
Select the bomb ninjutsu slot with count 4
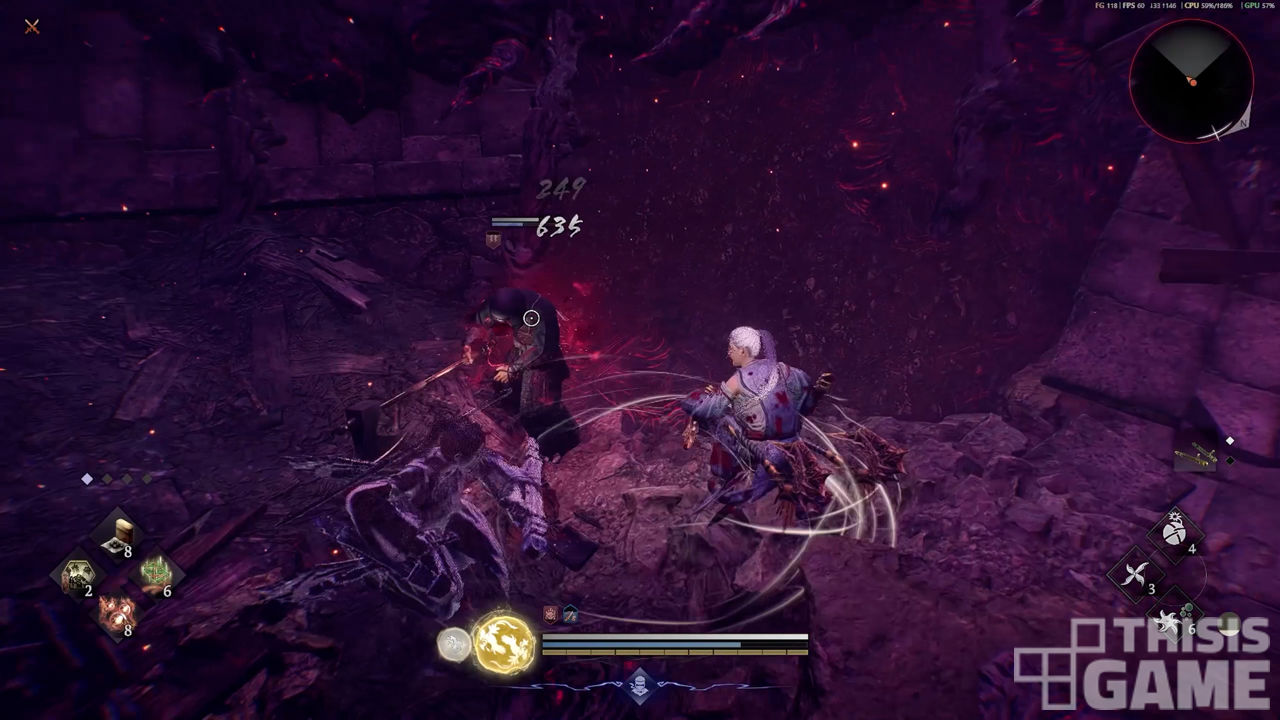1177,531
